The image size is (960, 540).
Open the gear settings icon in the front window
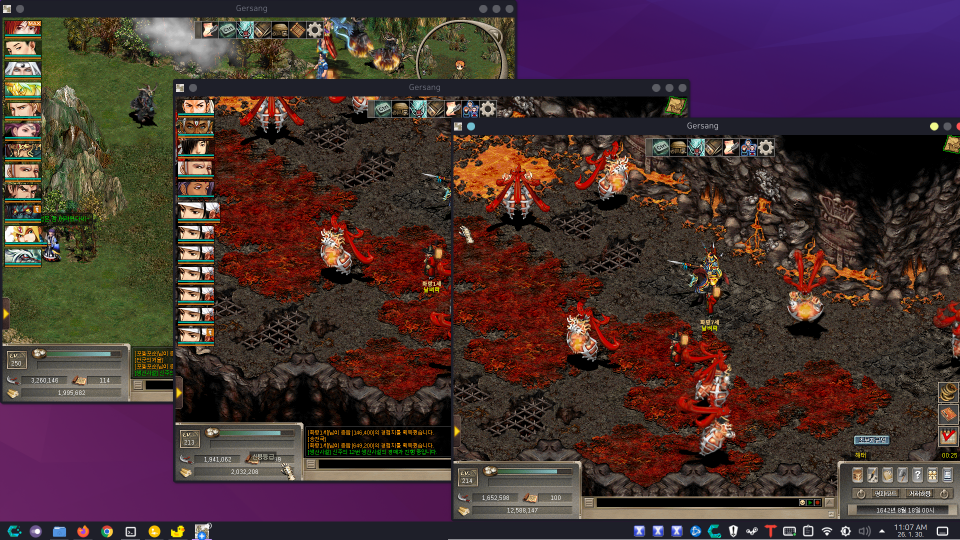(766, 147)
